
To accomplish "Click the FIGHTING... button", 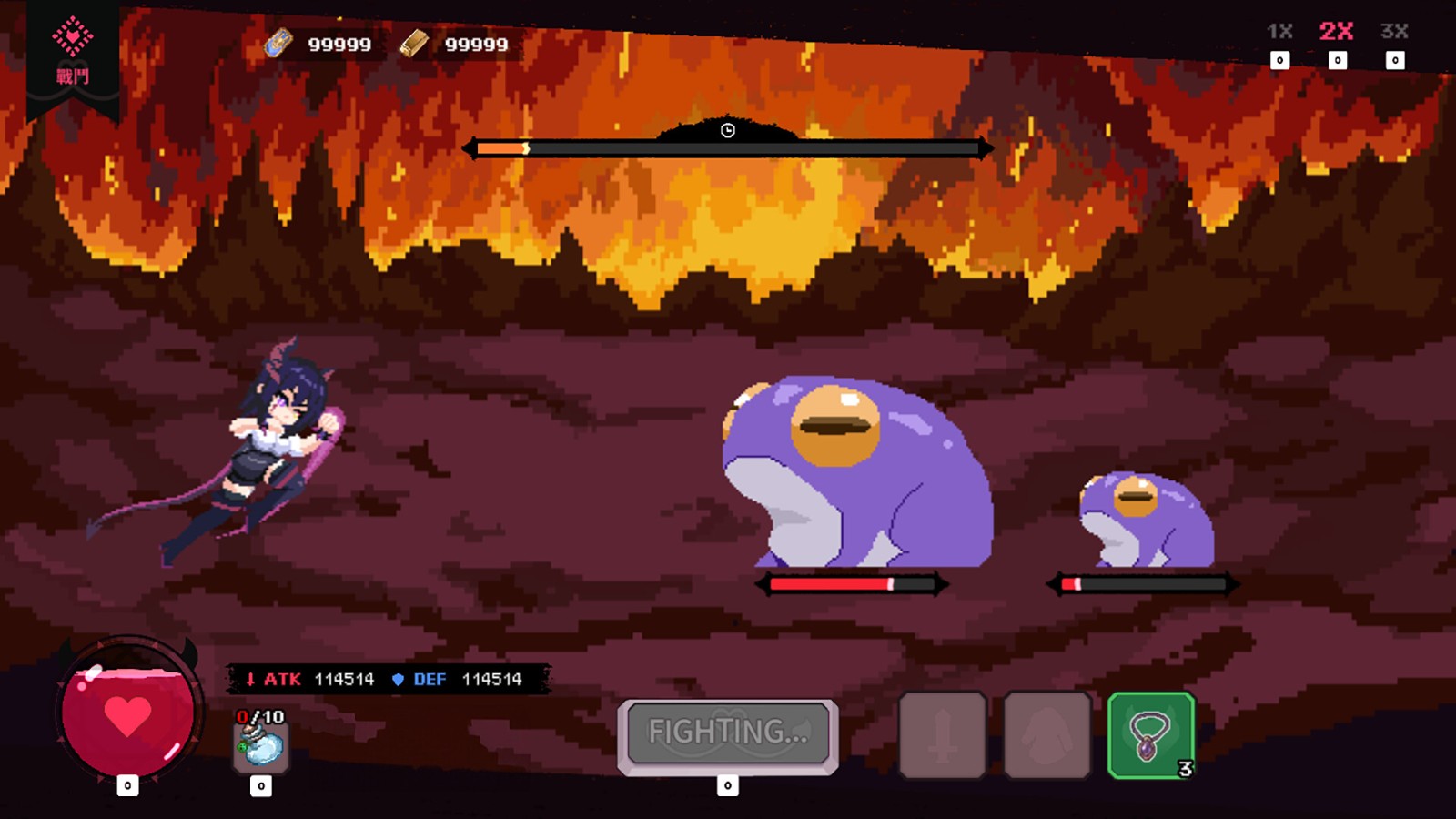I will [x=728, y=733].
